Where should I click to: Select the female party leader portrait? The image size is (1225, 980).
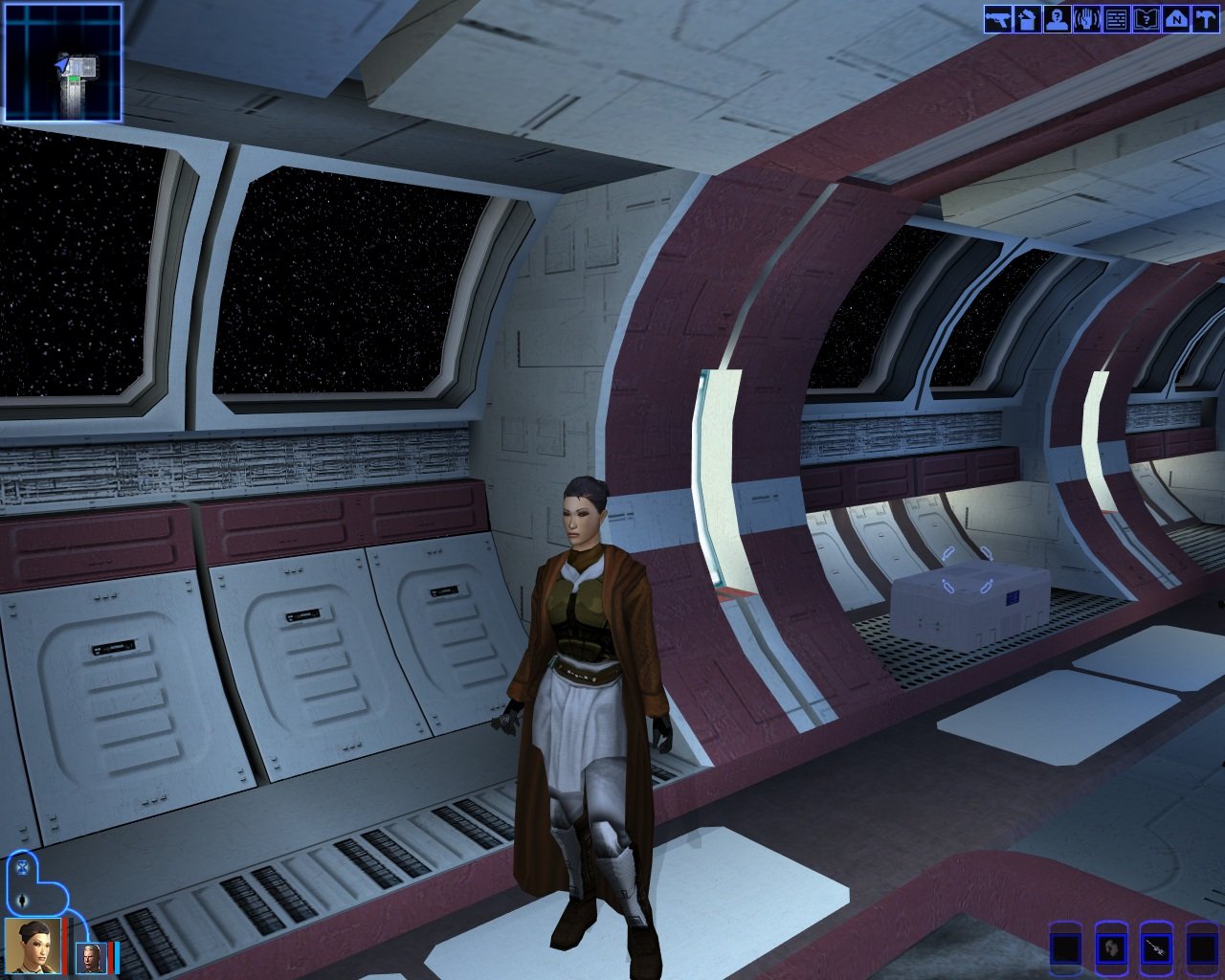(x=33, y=945)
